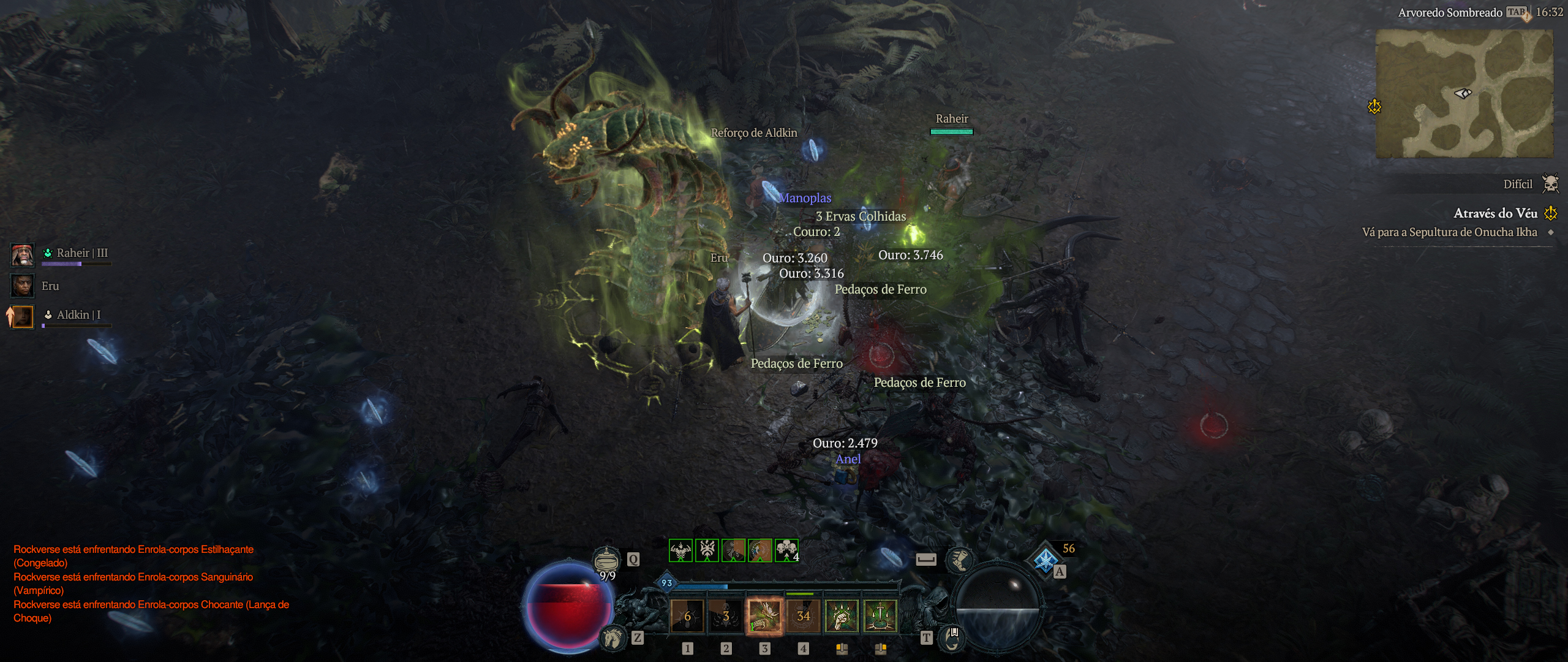Use the clenched fist skill
Image resolution: width=1568 pixels, height=662 pixels.
842,615
